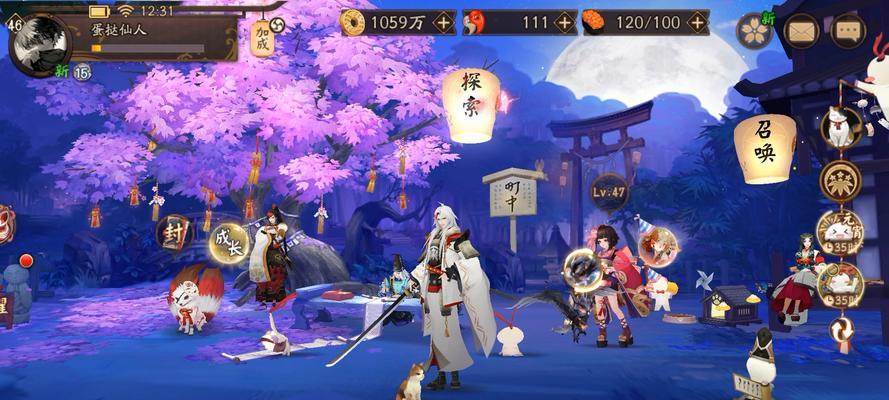This screenshot has height=400, width=889.
Task: Select the 探索 exploration lantern
Action: tap(471, 105)
